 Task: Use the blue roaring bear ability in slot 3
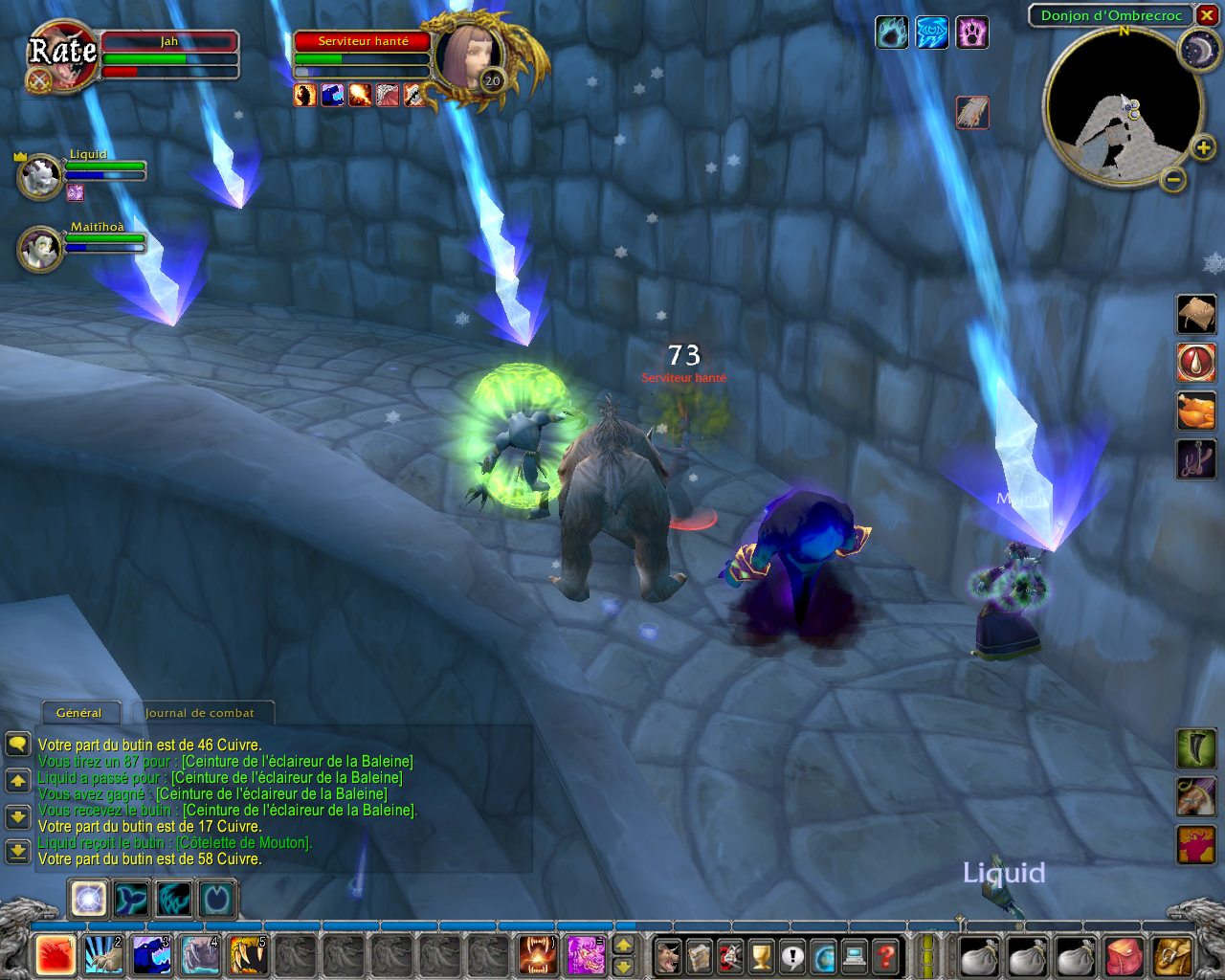pyautogui.click(x=152, y=955)
